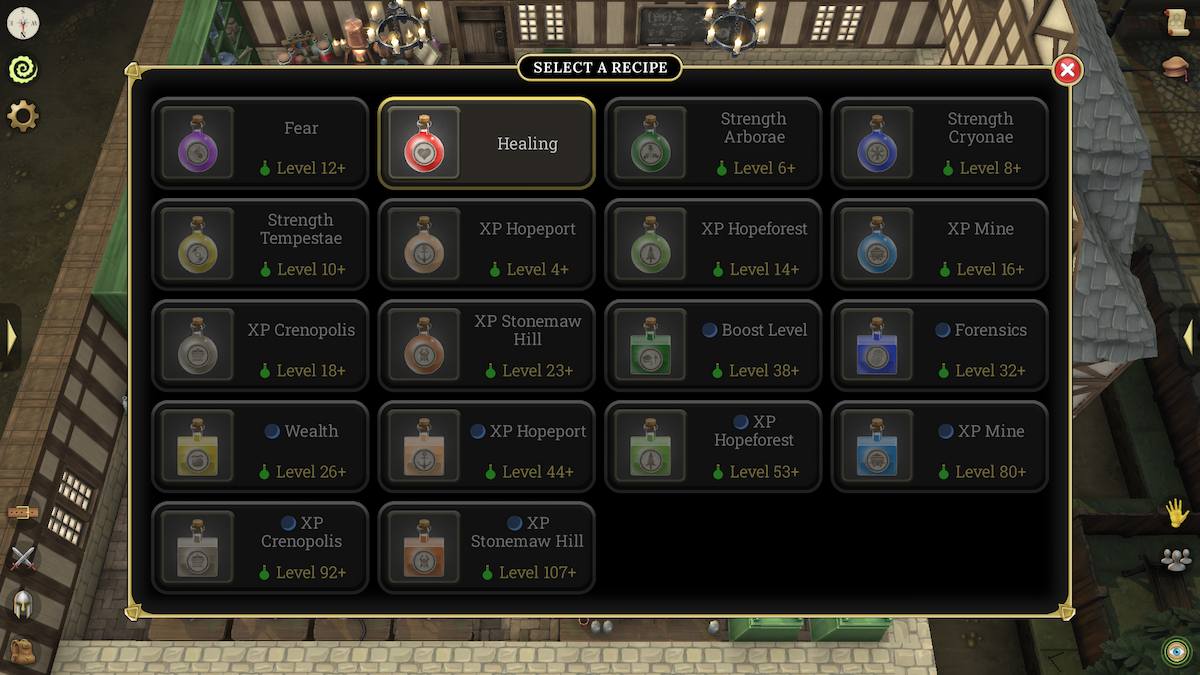Pick the Strength Cryonae recipe

(x=940, y=144)
